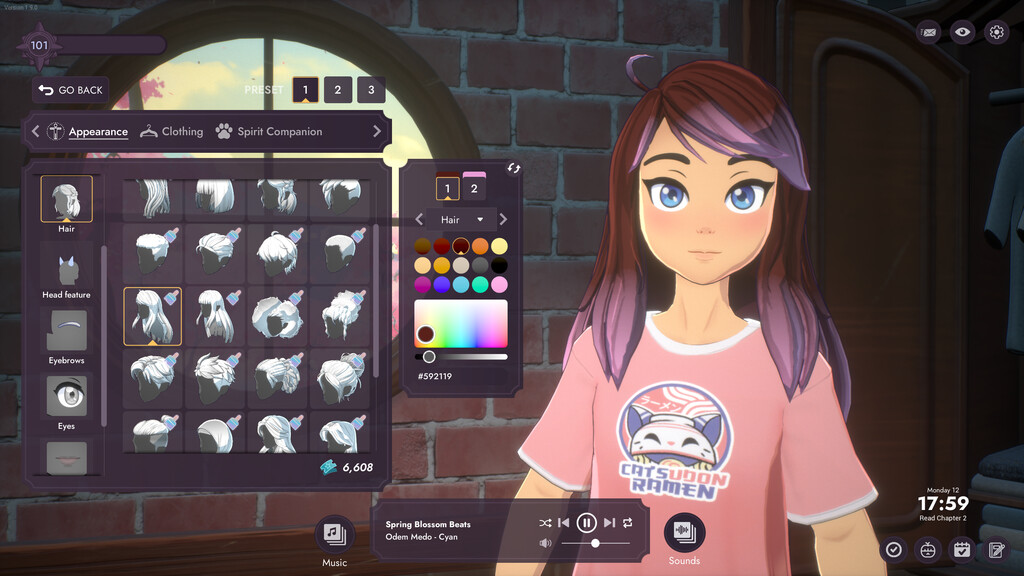Skip to the next song
The width and height of the screenshot is (1024, 576).
[609, 523]
